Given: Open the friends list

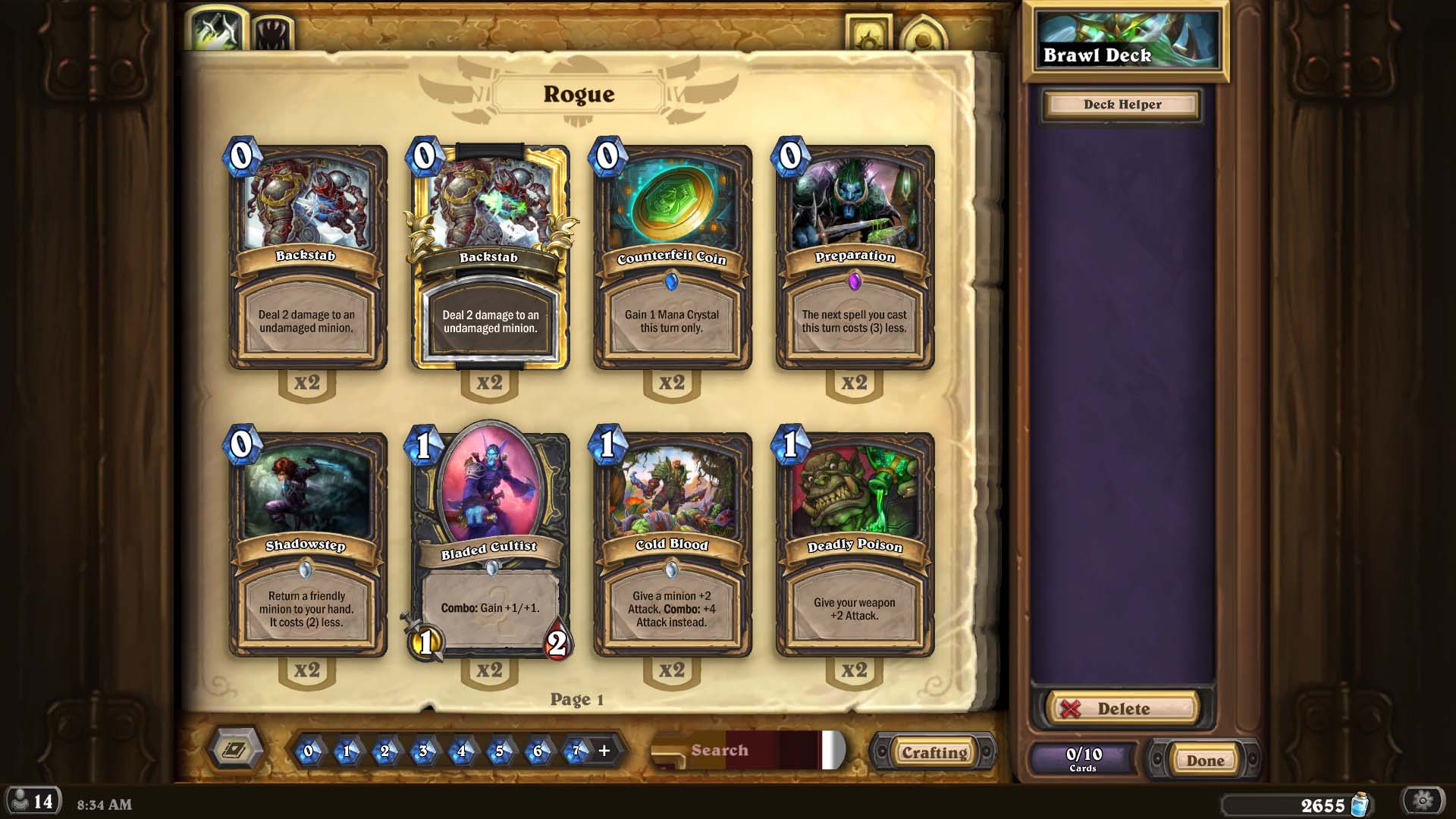Looking at the screenshot, I should [x=33, y=802].
